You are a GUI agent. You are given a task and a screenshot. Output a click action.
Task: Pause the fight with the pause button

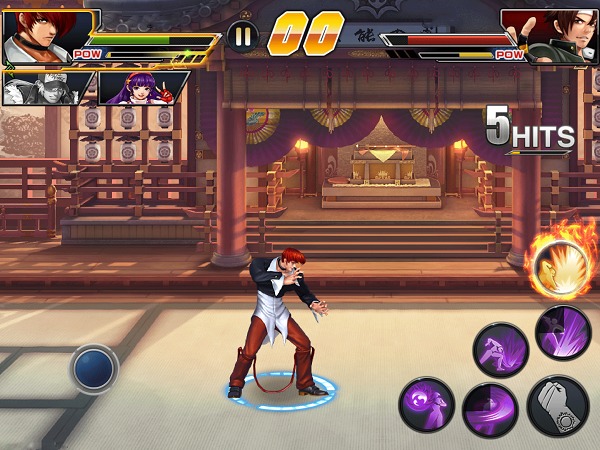click(x=242, y=37)
